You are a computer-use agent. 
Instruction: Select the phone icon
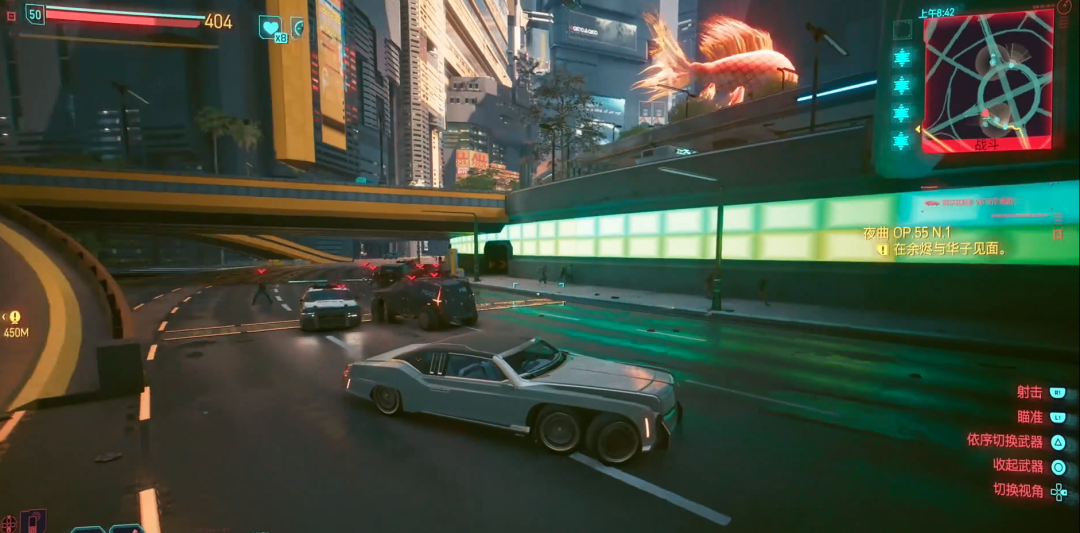tap(34, 521)
